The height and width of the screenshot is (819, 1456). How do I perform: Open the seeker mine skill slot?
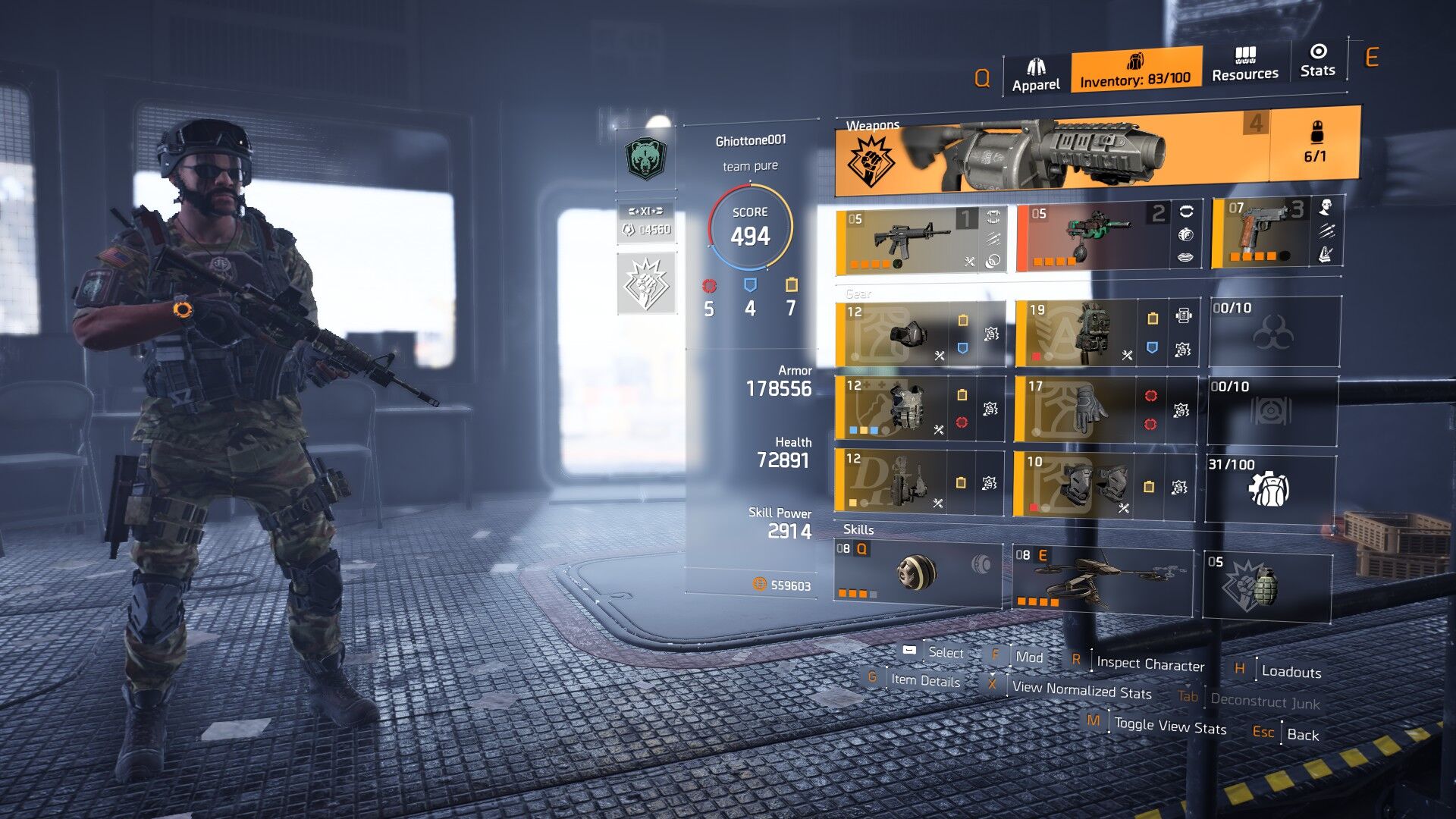tap(917, 573)
